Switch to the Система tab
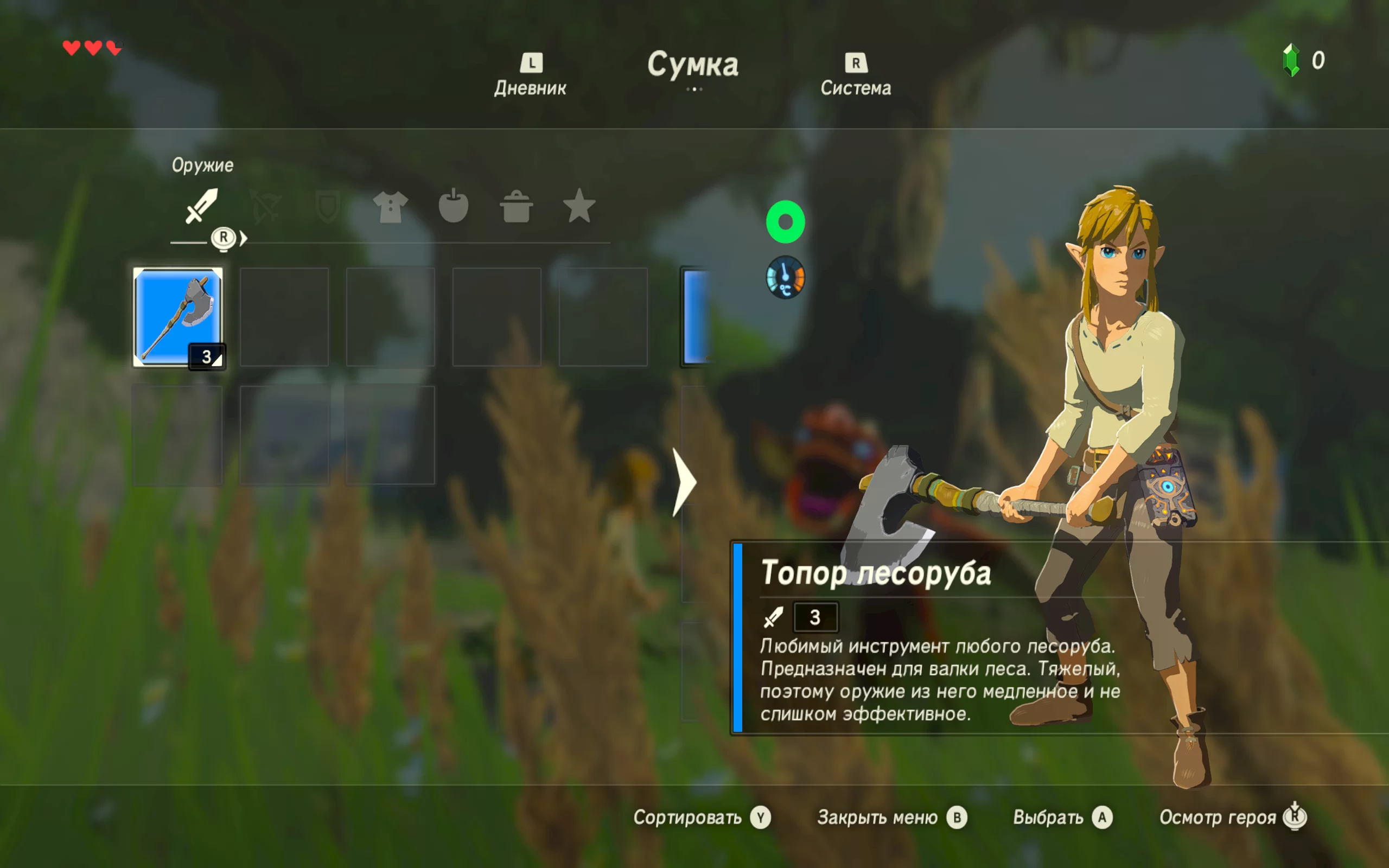1389x868 pixels. [855, 76]
